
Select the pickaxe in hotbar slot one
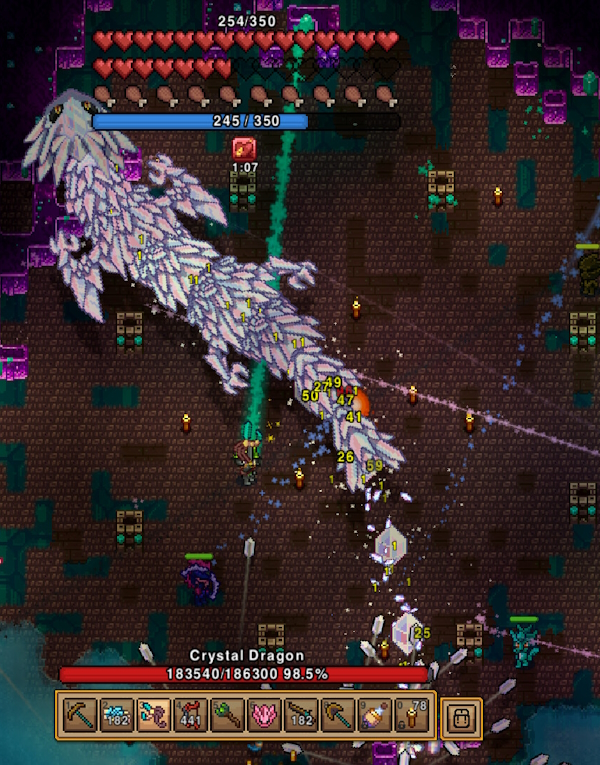78,717
